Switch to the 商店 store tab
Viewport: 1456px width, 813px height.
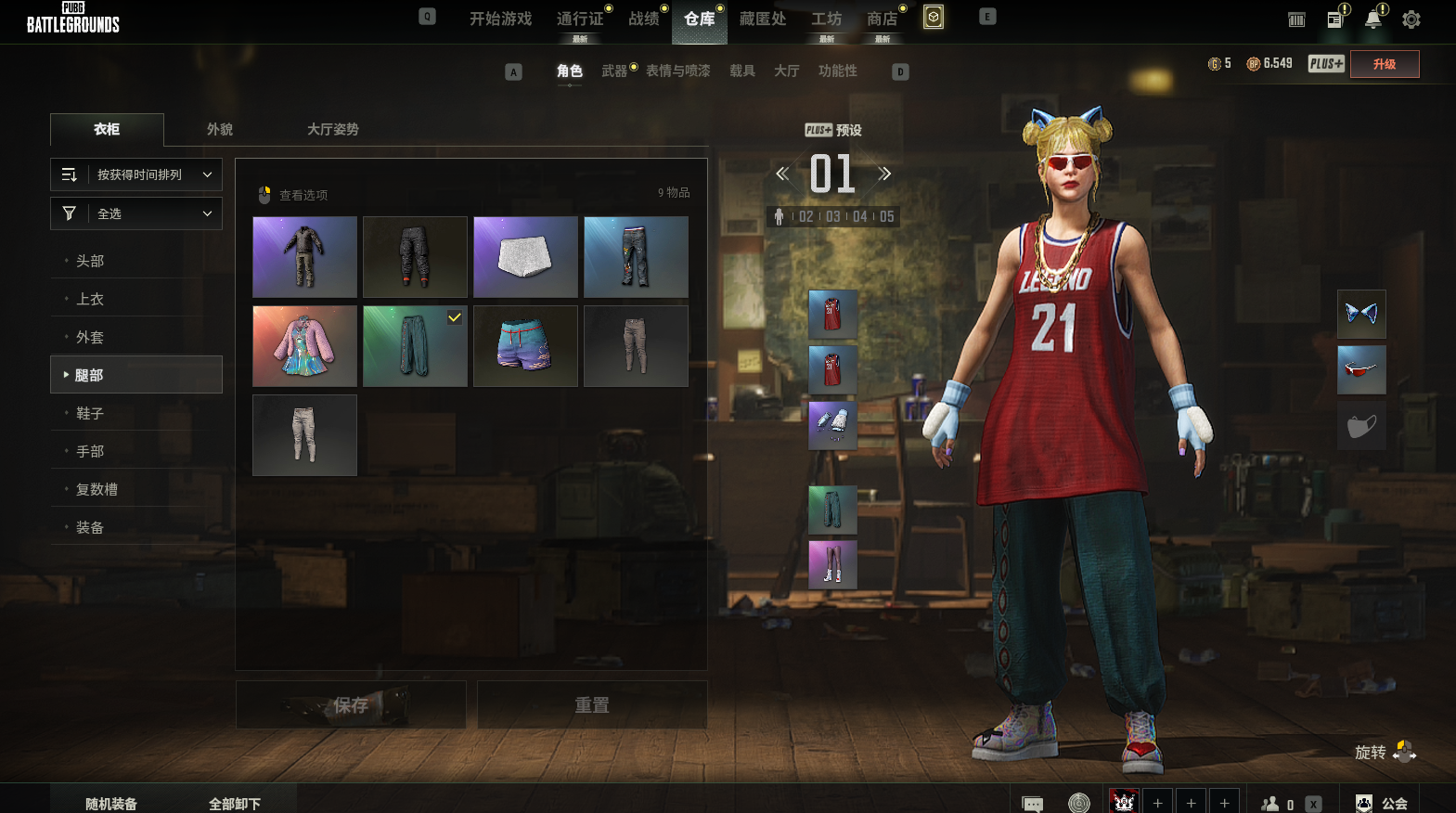(882, 19)
